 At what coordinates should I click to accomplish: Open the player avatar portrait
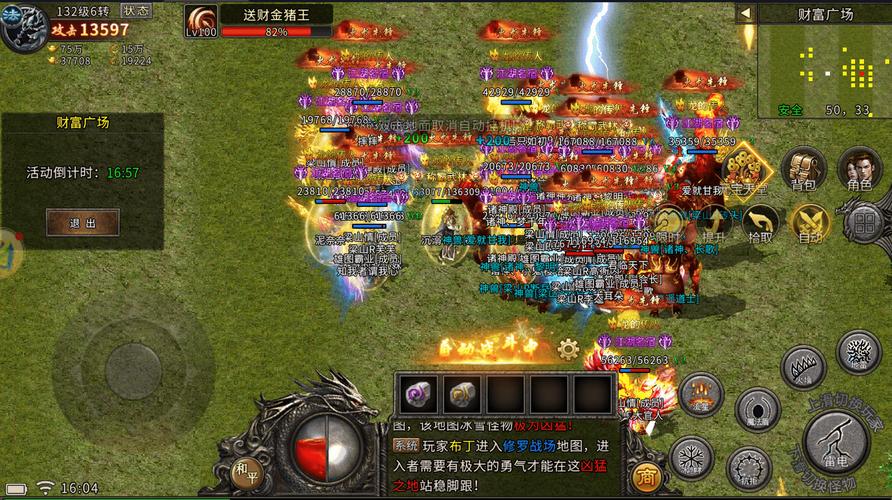(x=22, y=27)
